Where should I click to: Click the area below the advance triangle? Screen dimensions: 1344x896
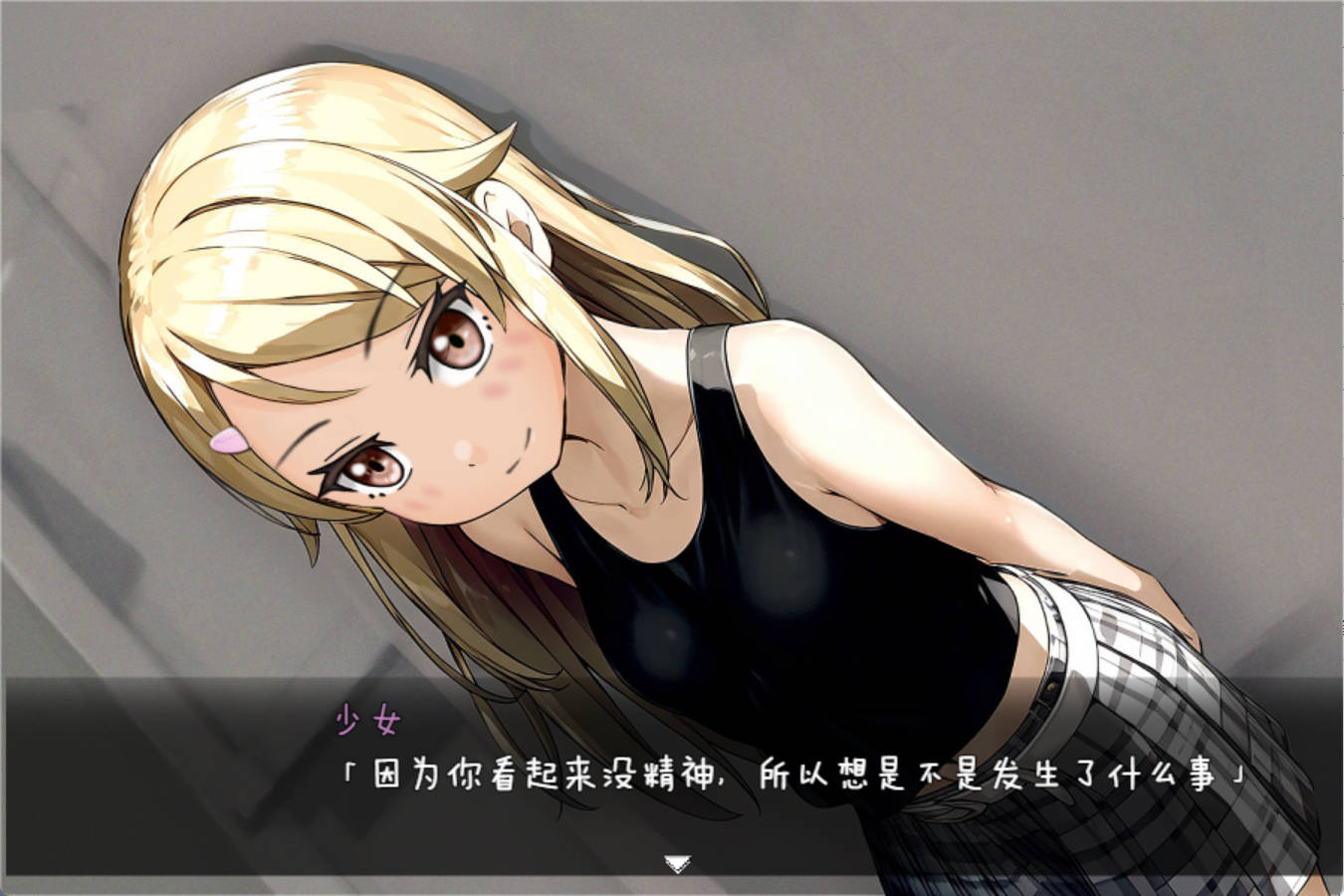click(x=675, y=884)
